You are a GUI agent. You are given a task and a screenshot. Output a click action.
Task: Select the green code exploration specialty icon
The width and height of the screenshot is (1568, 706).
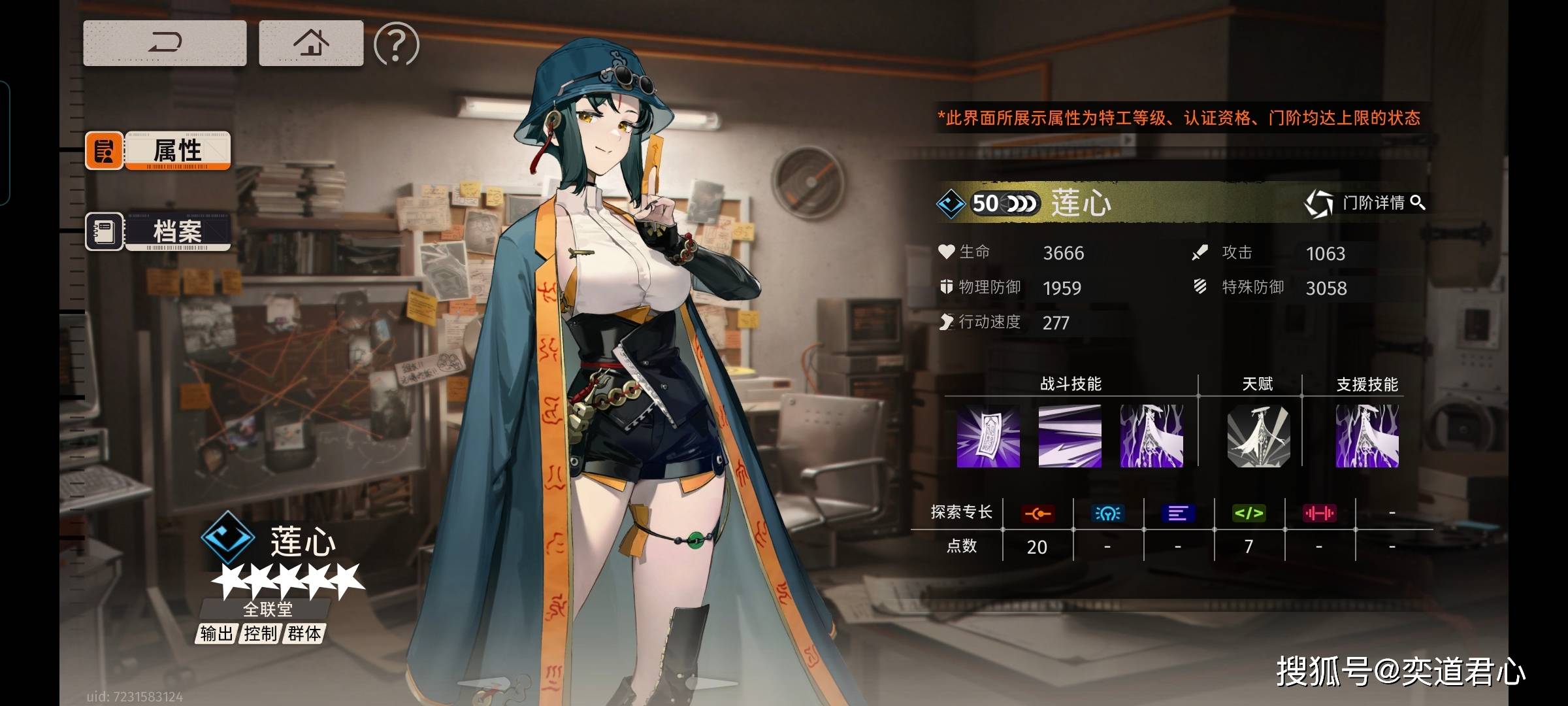tap(1249, 514)
